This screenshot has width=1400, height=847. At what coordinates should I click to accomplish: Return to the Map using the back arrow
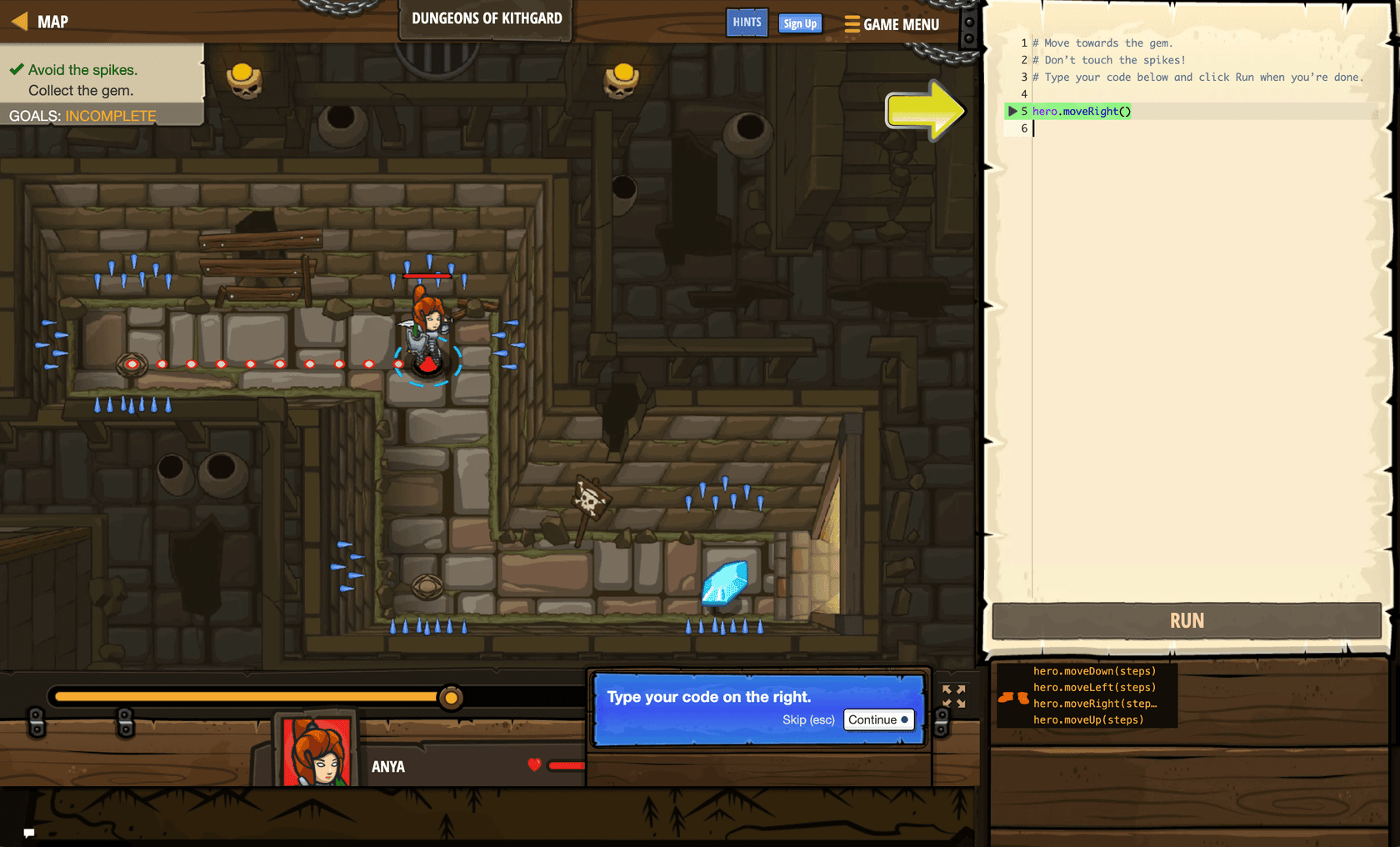(18, 21)
